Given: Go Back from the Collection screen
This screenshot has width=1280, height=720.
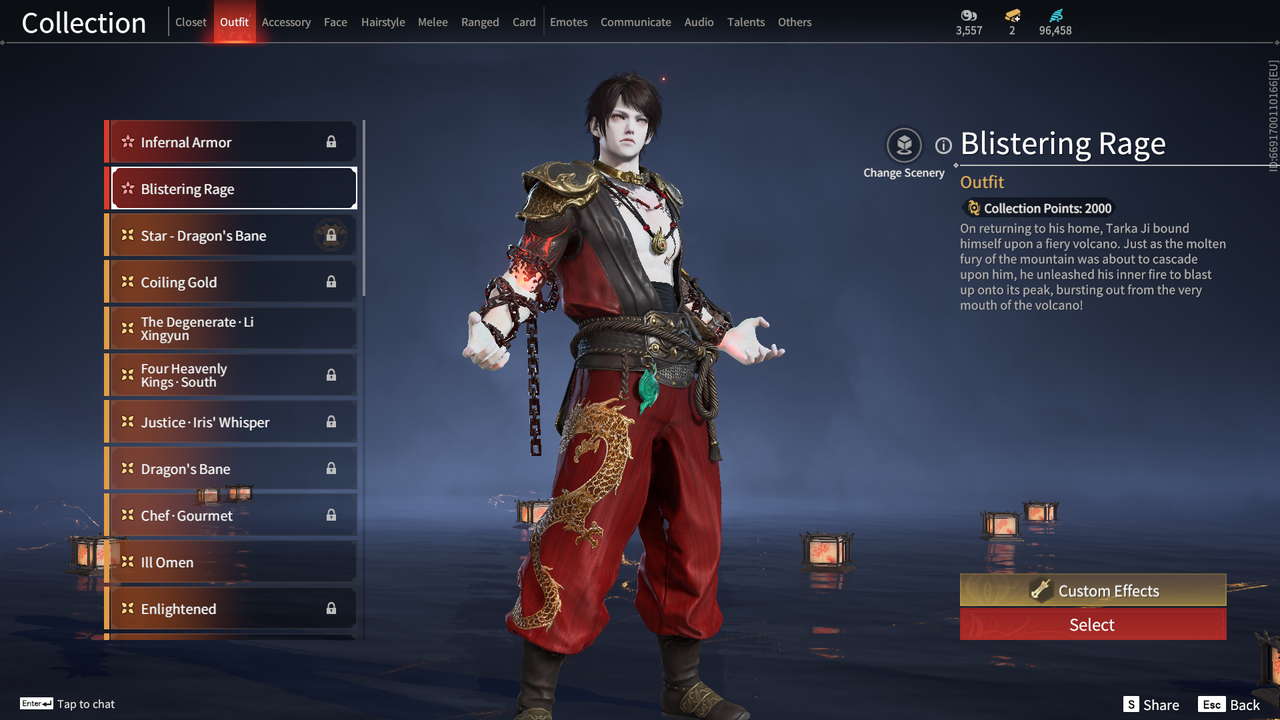Looking at the screenshot, I should point(1231,705).
